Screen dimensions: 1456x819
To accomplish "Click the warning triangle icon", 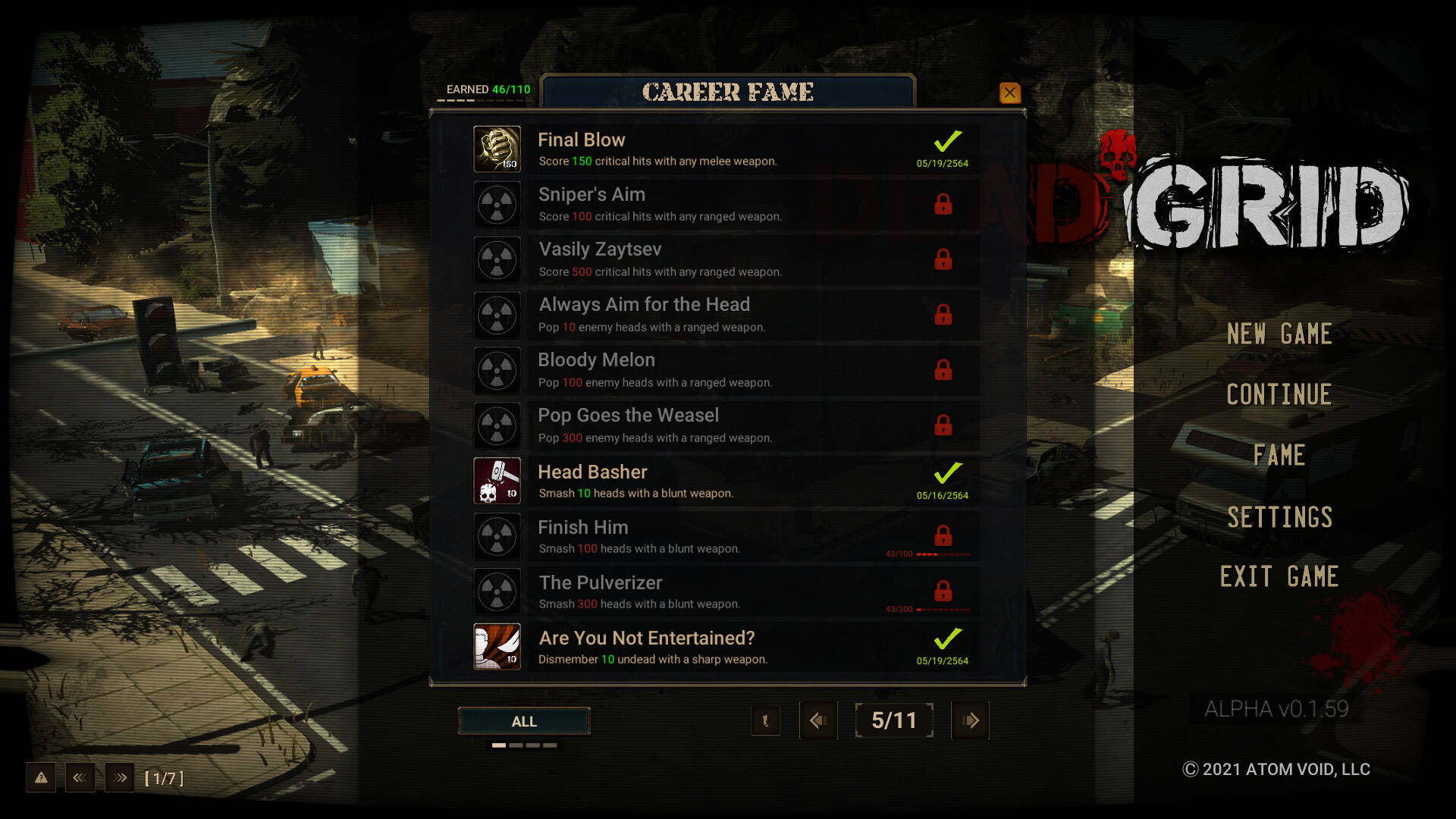I will pos(41,778).
